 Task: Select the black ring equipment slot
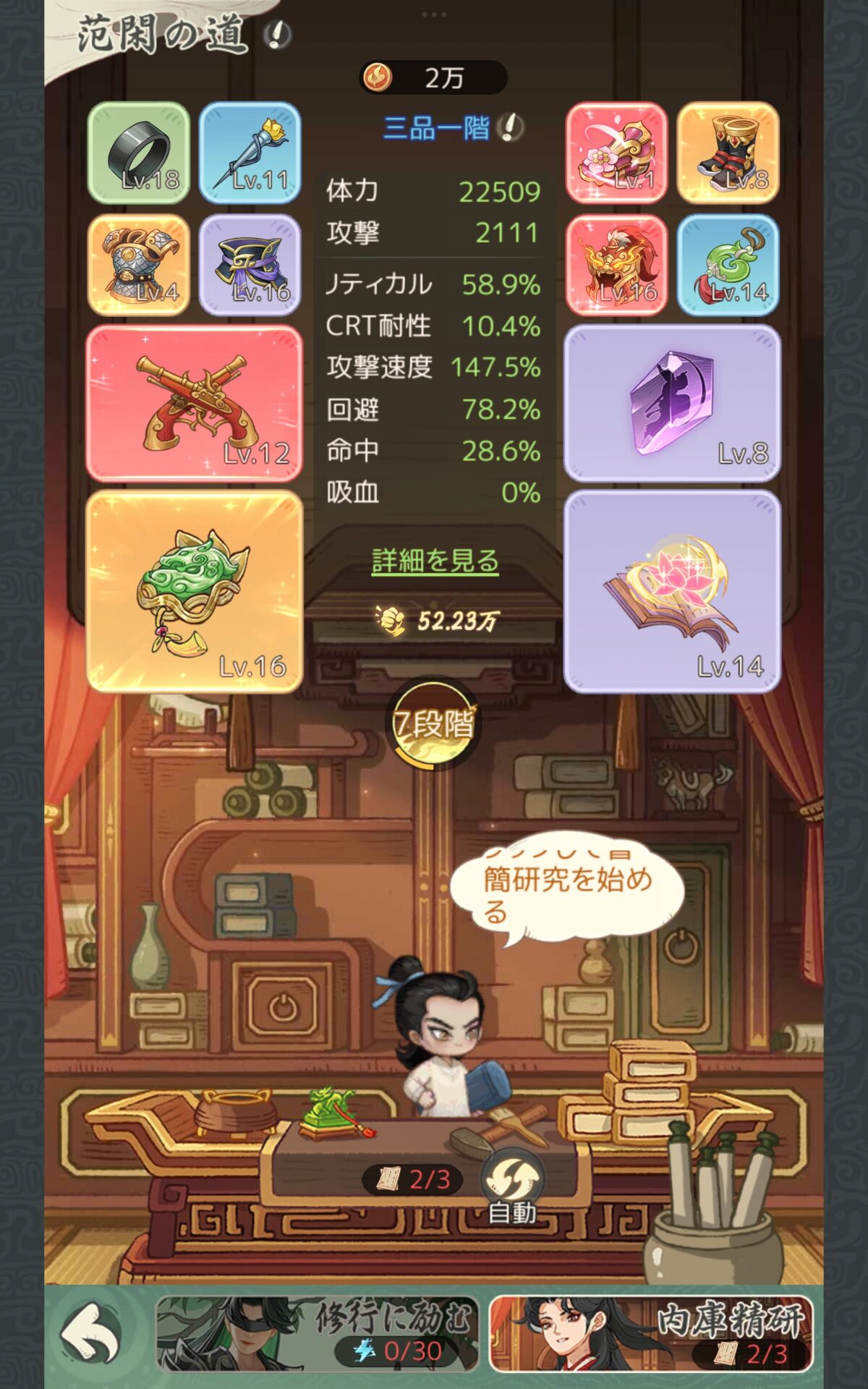click(139, 153)
